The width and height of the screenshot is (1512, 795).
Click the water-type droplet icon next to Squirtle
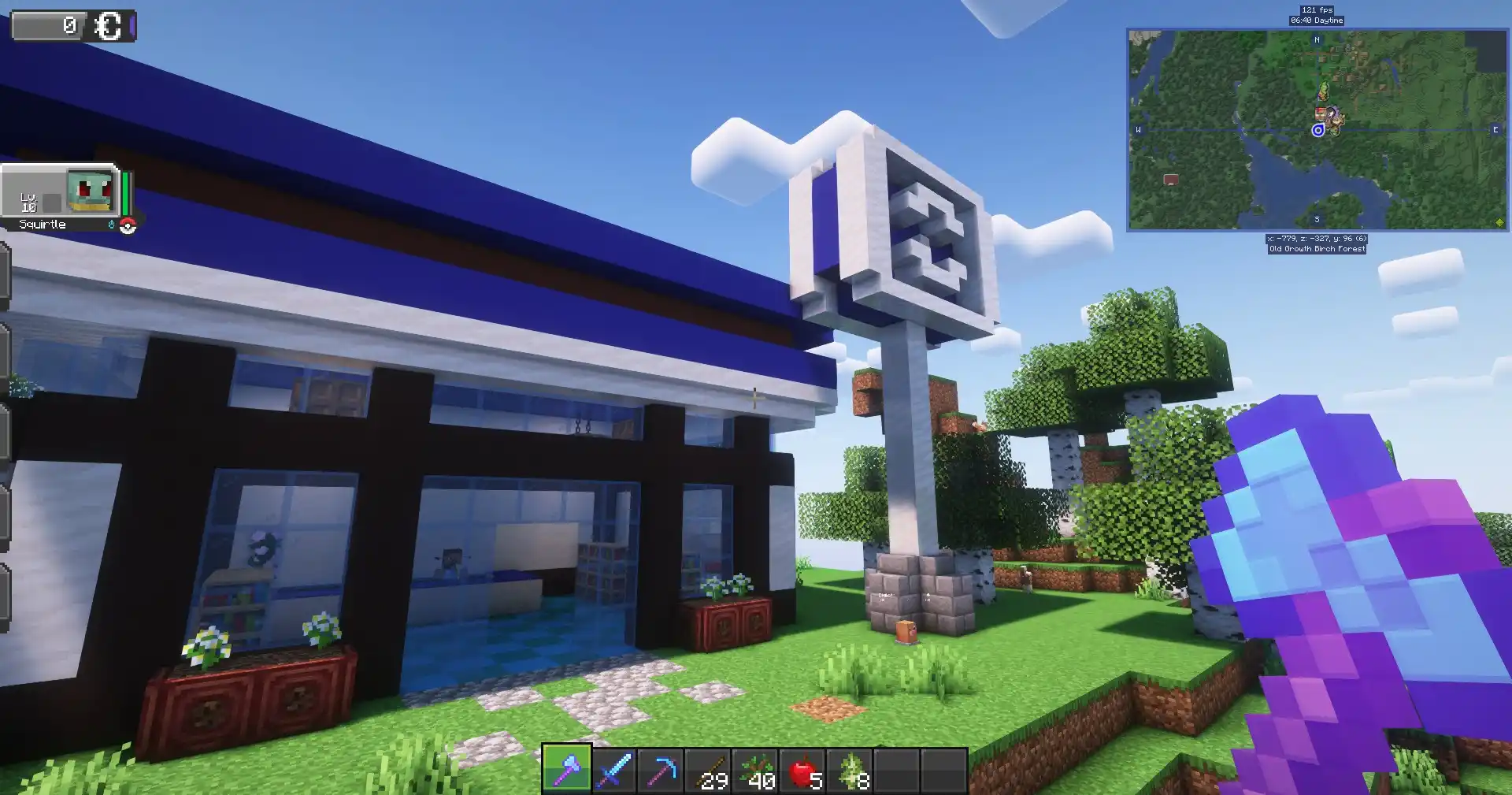111,225
